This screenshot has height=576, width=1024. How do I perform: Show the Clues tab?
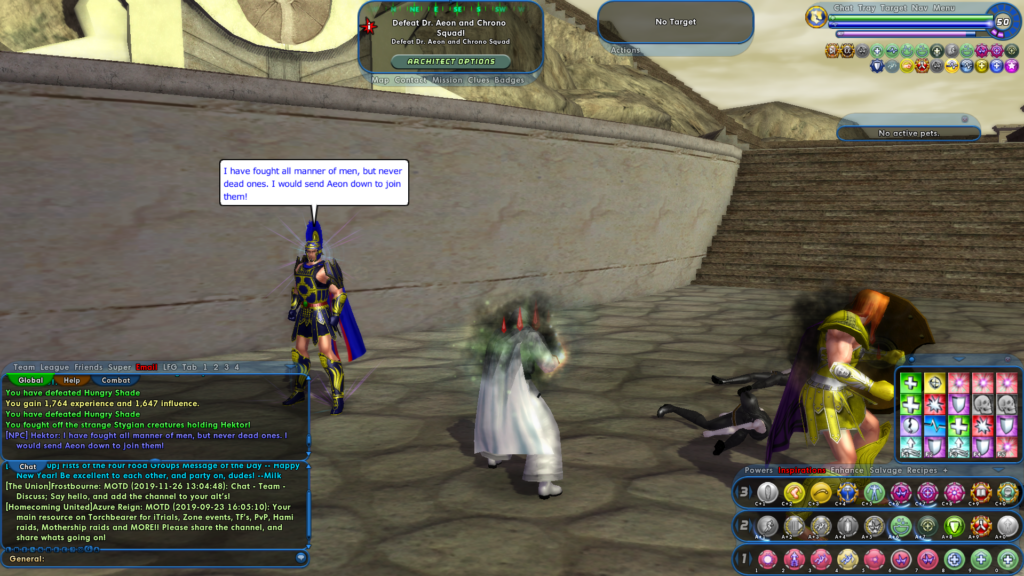[x=480, y=80]
